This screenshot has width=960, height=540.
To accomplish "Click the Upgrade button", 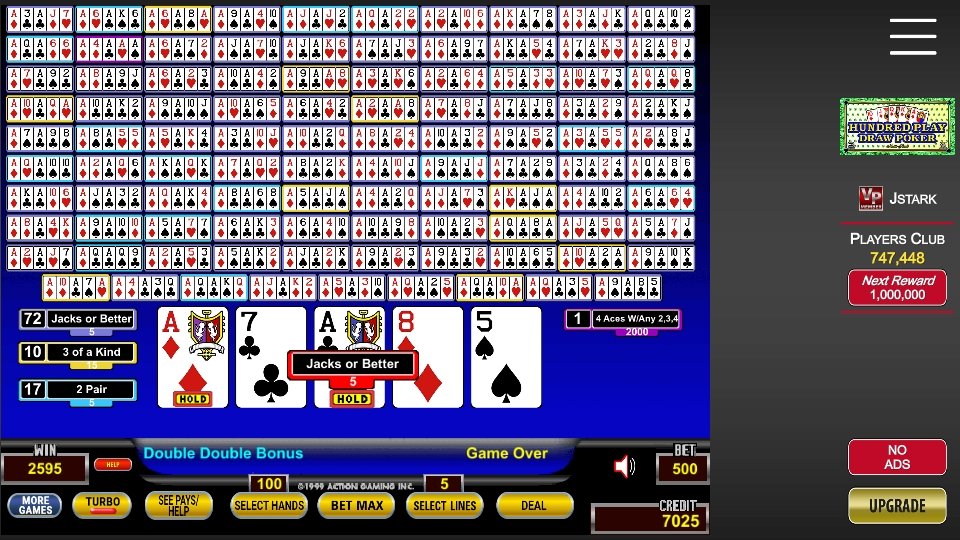I will tap(896, 506).
